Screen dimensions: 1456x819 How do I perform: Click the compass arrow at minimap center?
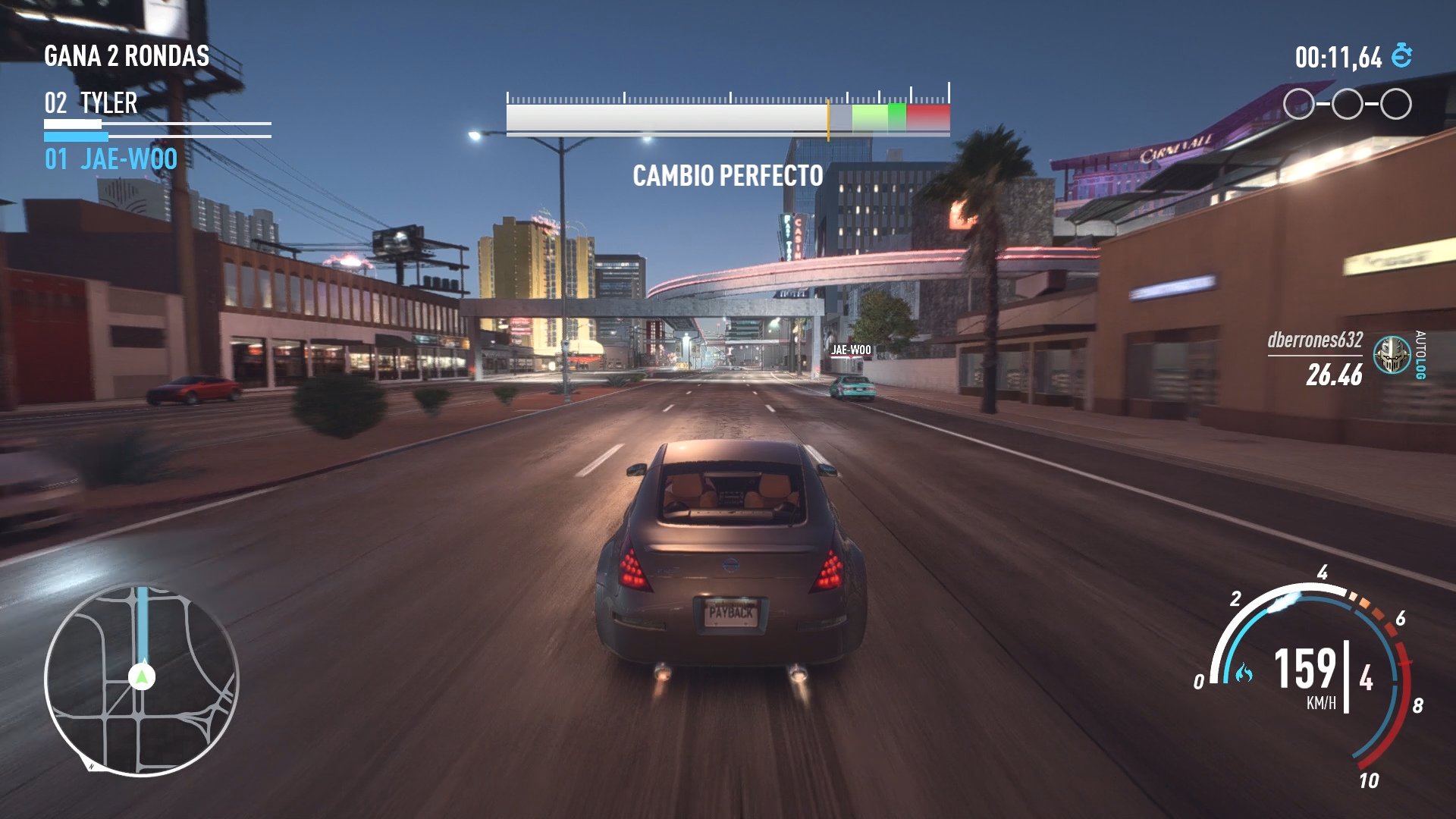(142, 679)
